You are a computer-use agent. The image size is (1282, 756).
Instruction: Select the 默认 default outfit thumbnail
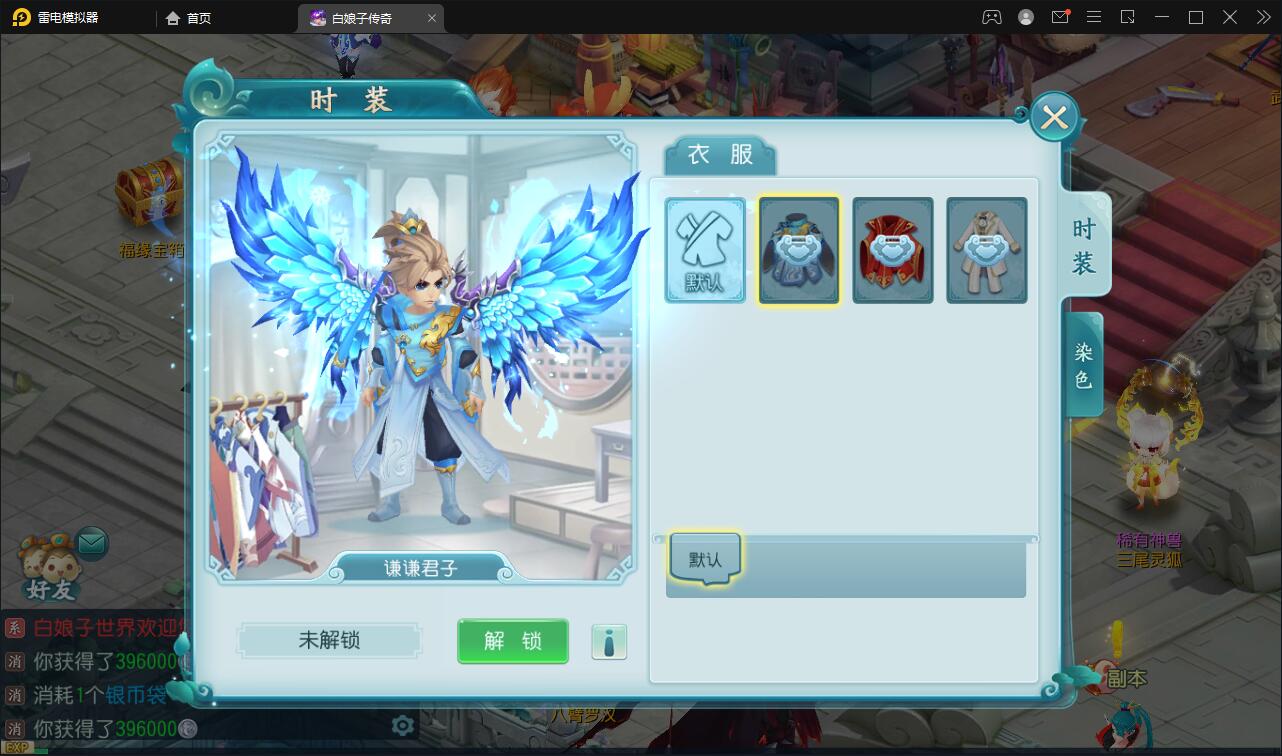[x=705, y=250]
